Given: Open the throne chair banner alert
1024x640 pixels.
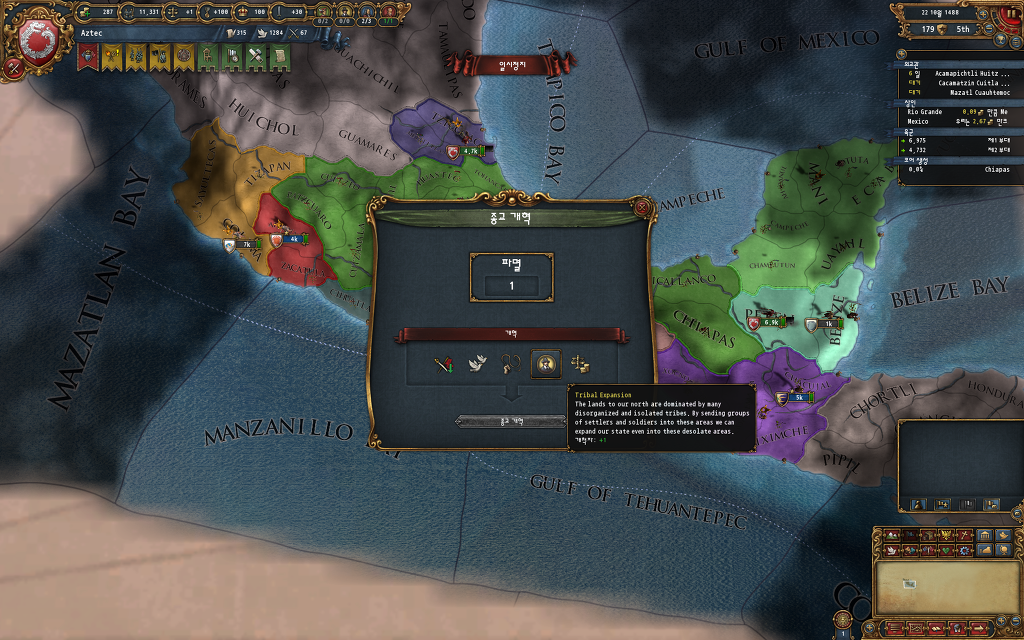Looking at the screenshot, I should (x=207, y=58).
